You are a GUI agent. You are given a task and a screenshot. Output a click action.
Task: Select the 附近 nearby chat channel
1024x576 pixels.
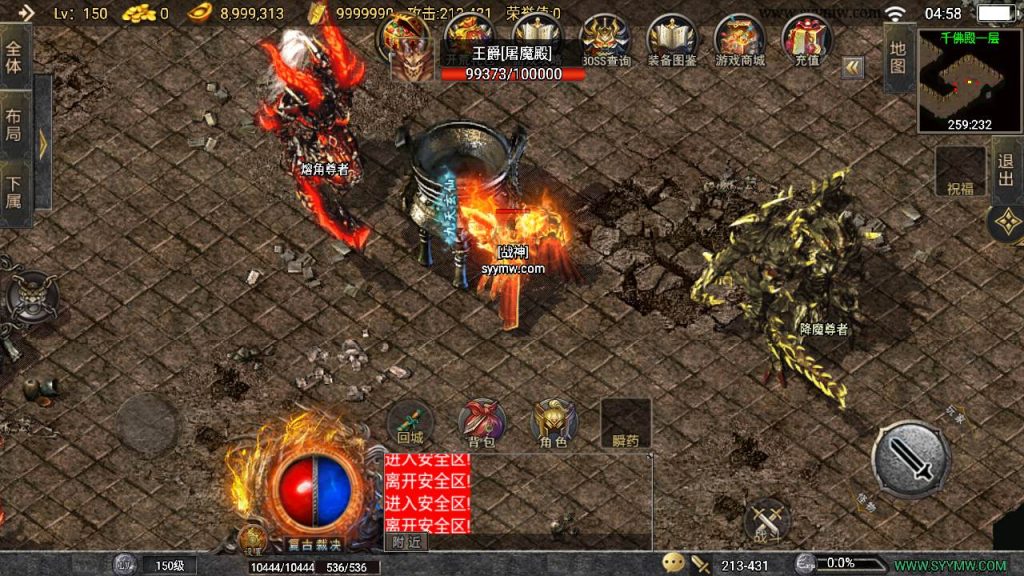click(x=404, y=542)
